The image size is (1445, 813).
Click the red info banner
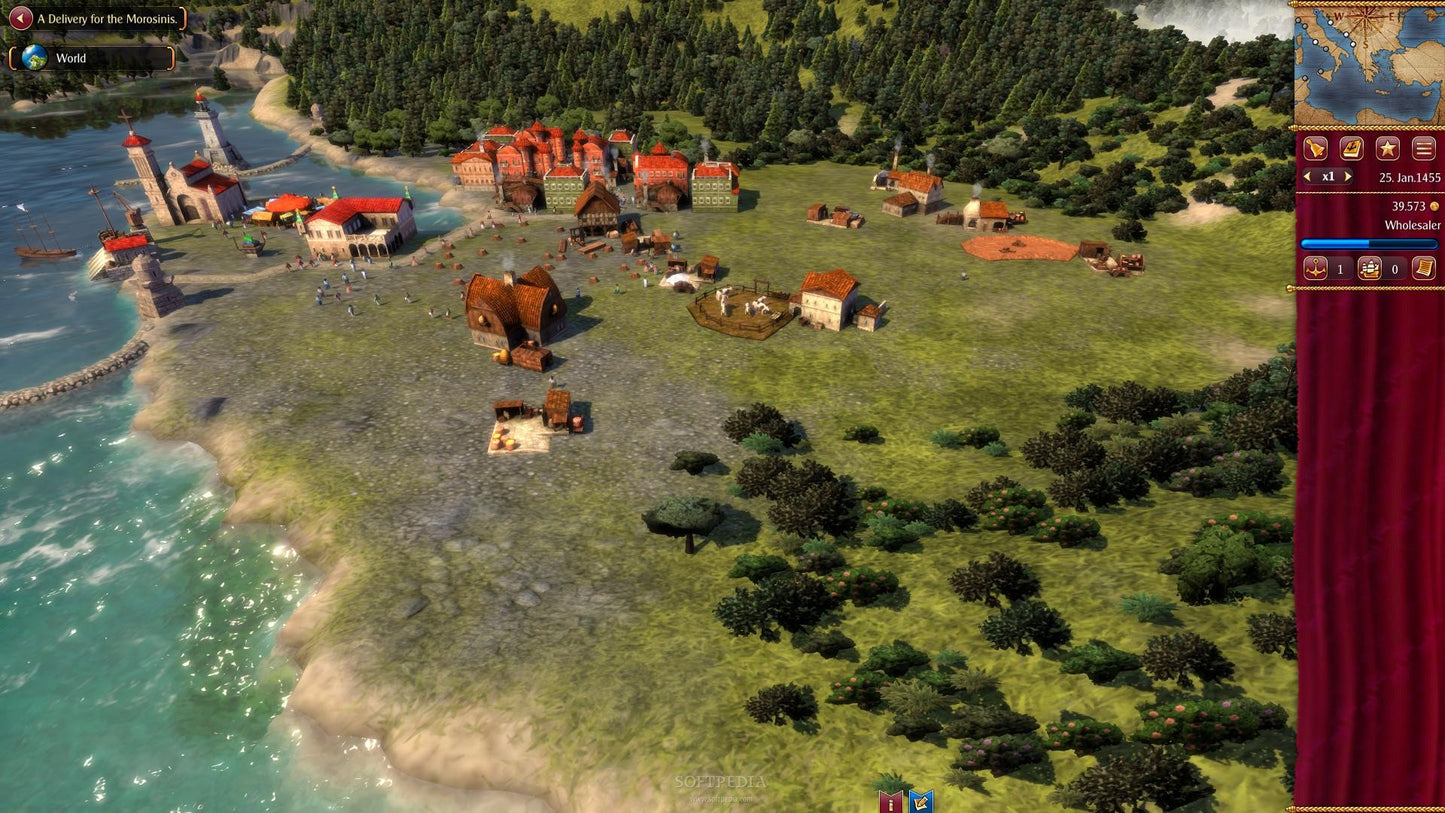click(x=889, y=801)
